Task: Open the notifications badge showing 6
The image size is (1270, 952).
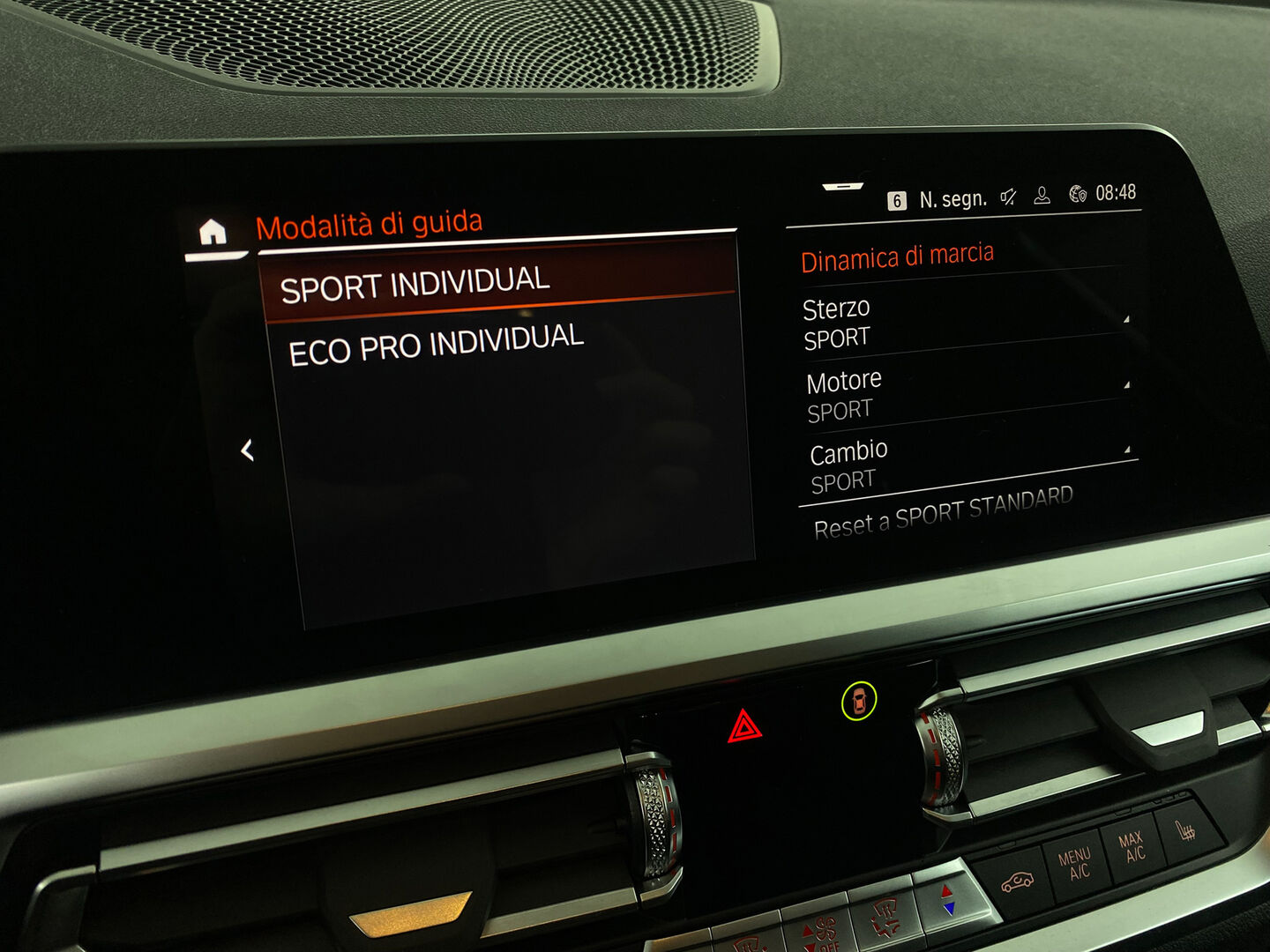Action: (896, 201)
